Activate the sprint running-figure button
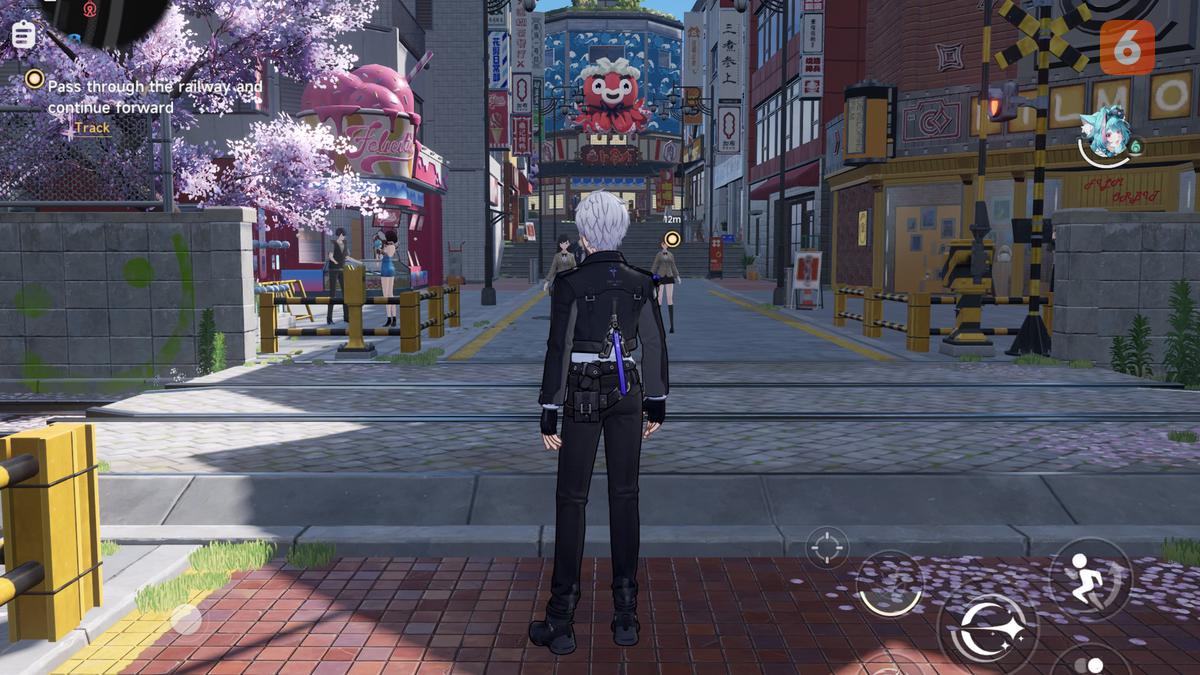The width and height of the screenshot is (1200, 675). coord(1090,580)
